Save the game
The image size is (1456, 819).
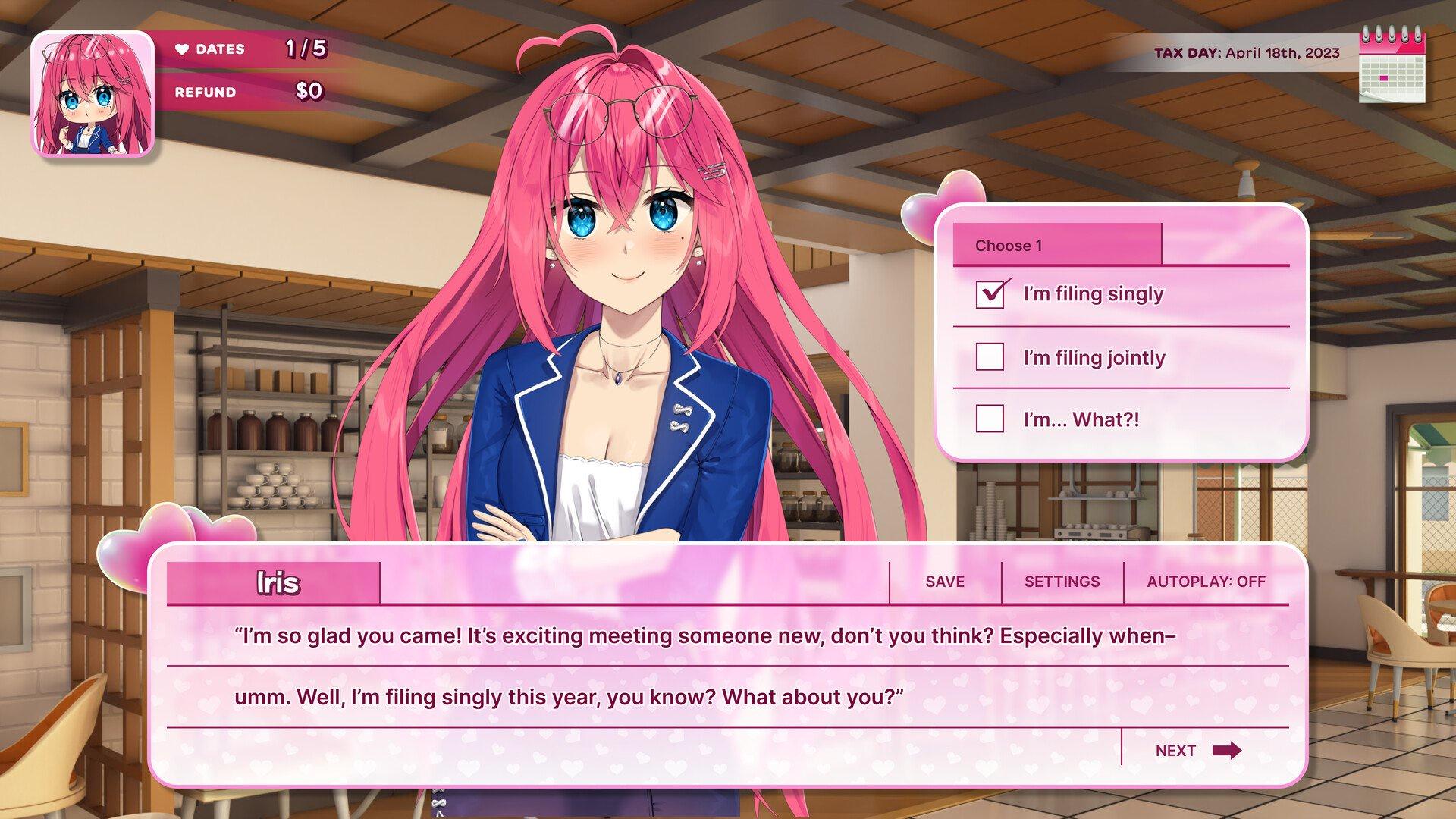click(945, 582)
